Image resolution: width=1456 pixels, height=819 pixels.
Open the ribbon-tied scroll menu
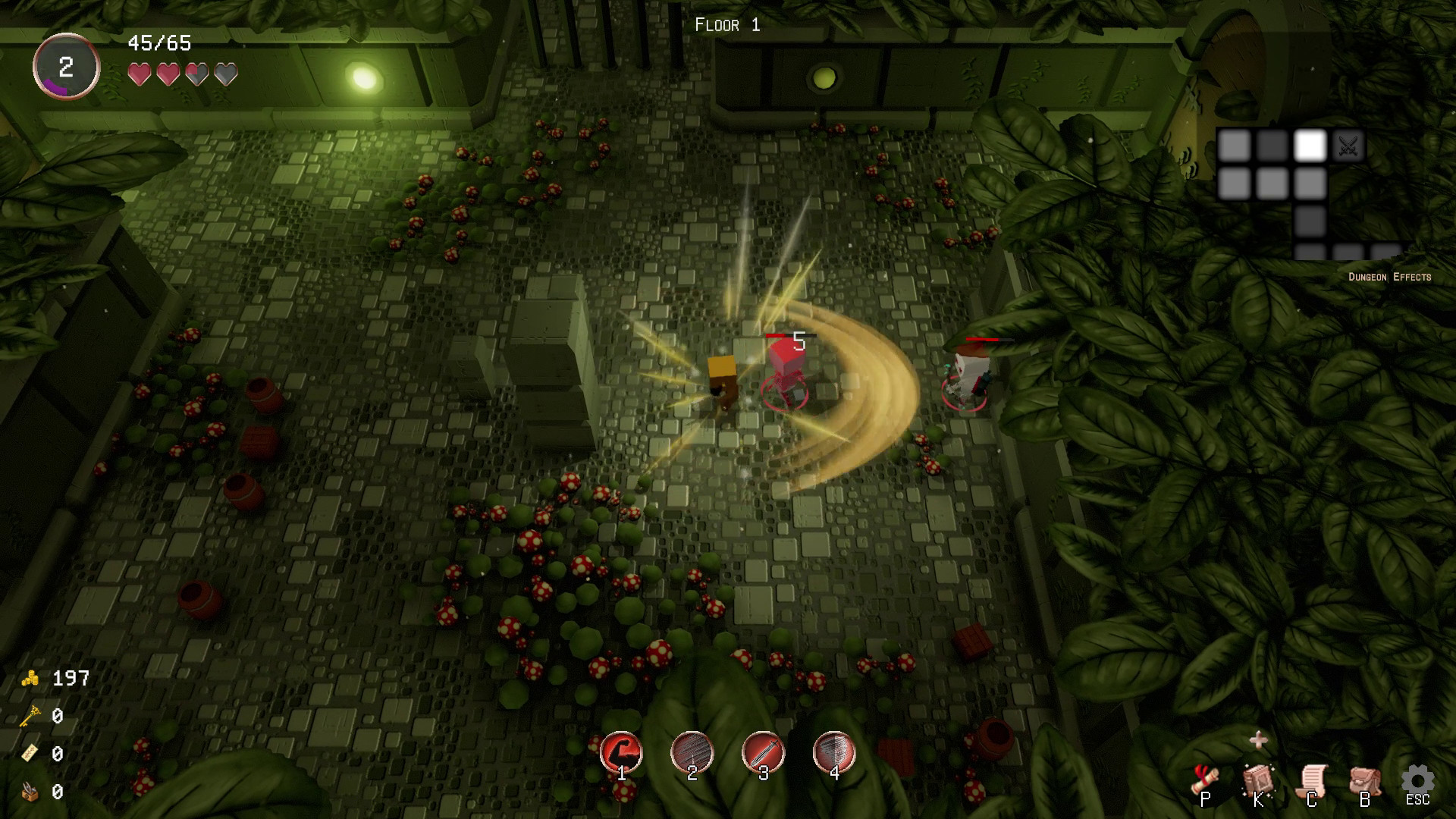click(1206, 781)
